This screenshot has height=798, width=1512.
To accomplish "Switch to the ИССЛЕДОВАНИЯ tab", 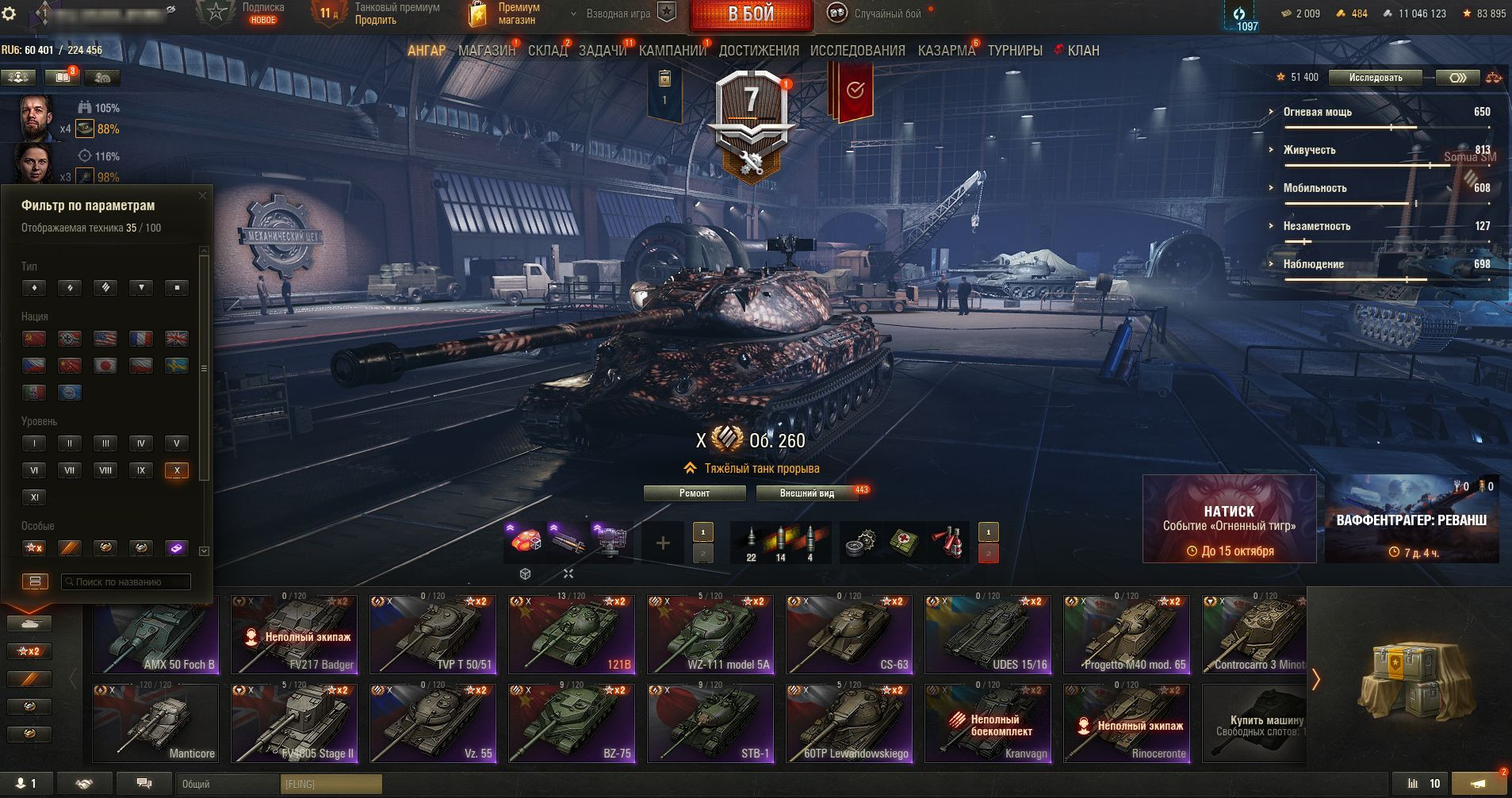I will (x=857, y=51).
